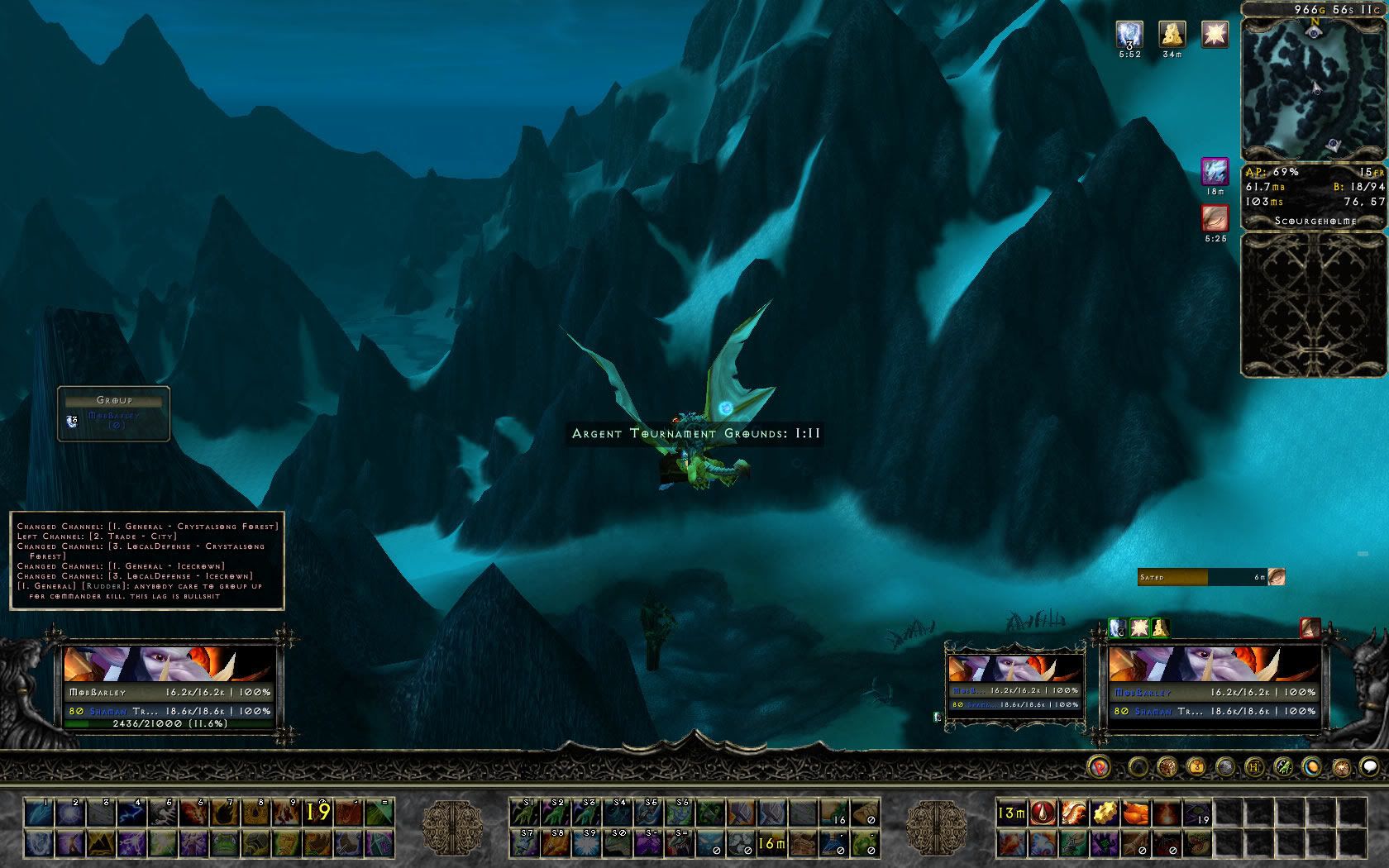
Task: Click the roasted chicken food icon on the action bar
Action: coord(1135,813)
